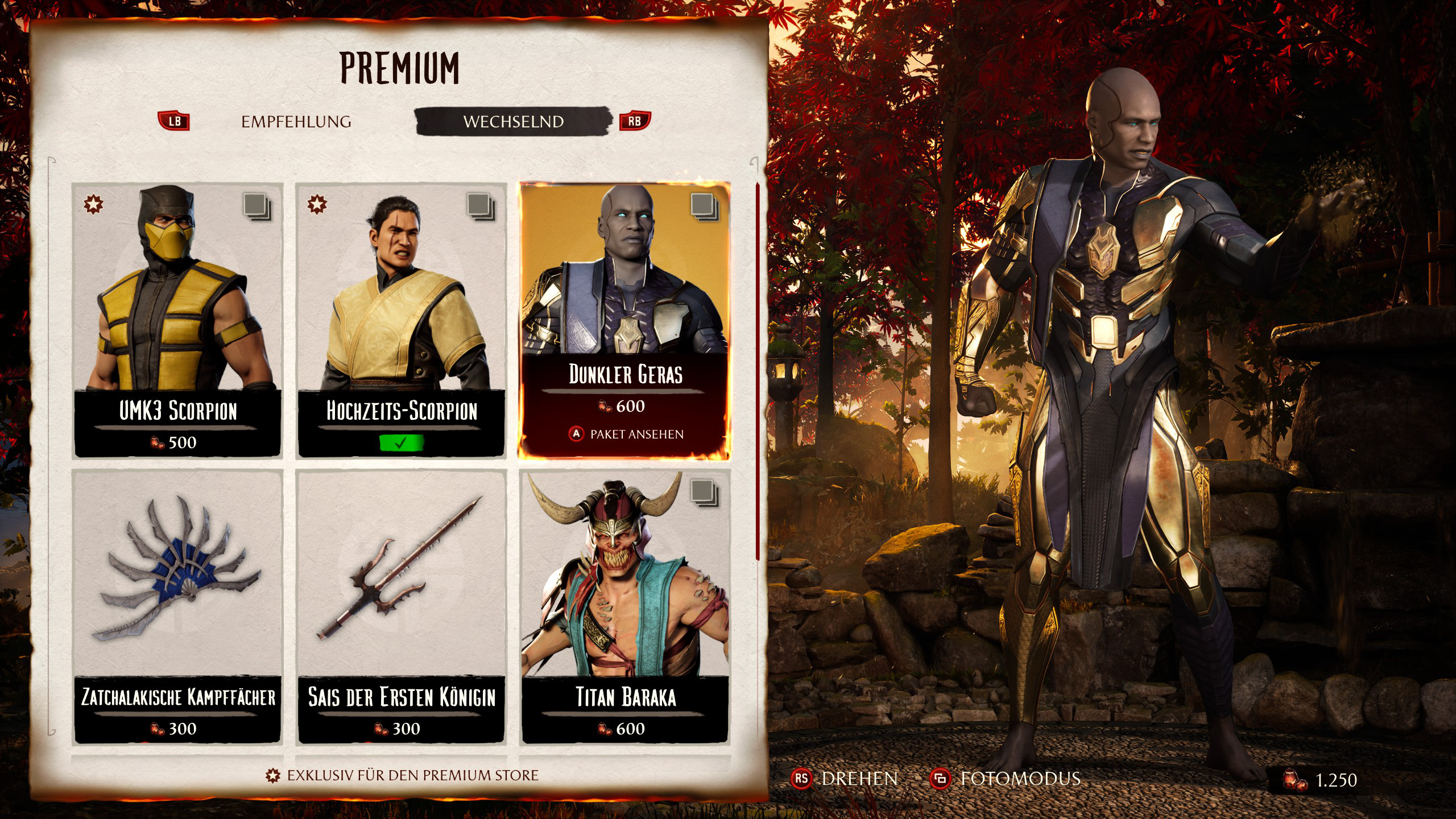This screenshot has height=819, width=1456.
Task: Switch to the Empfehlung tab
Action: pos(296,122)
